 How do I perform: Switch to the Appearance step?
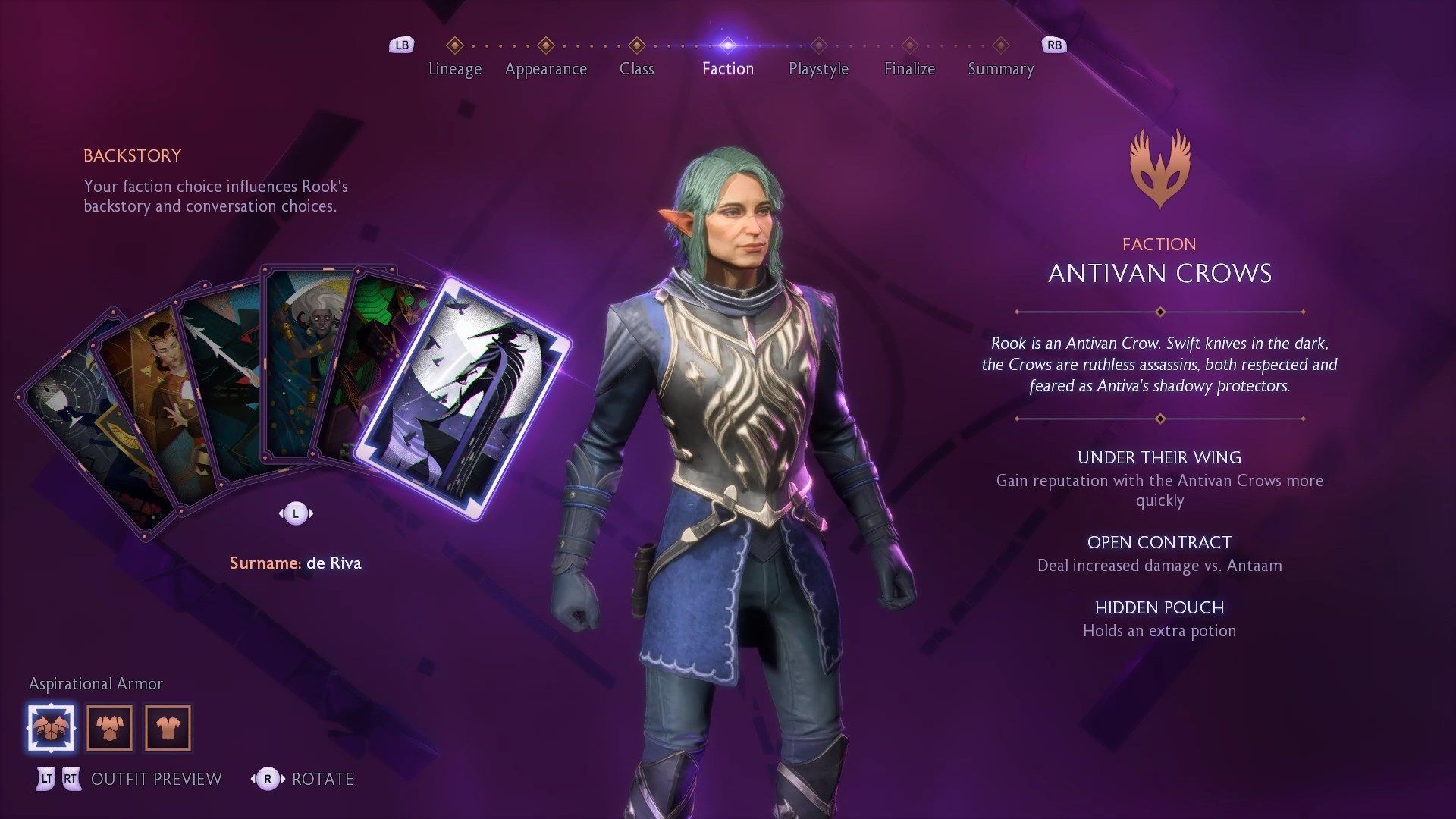[x=545, y=68]
